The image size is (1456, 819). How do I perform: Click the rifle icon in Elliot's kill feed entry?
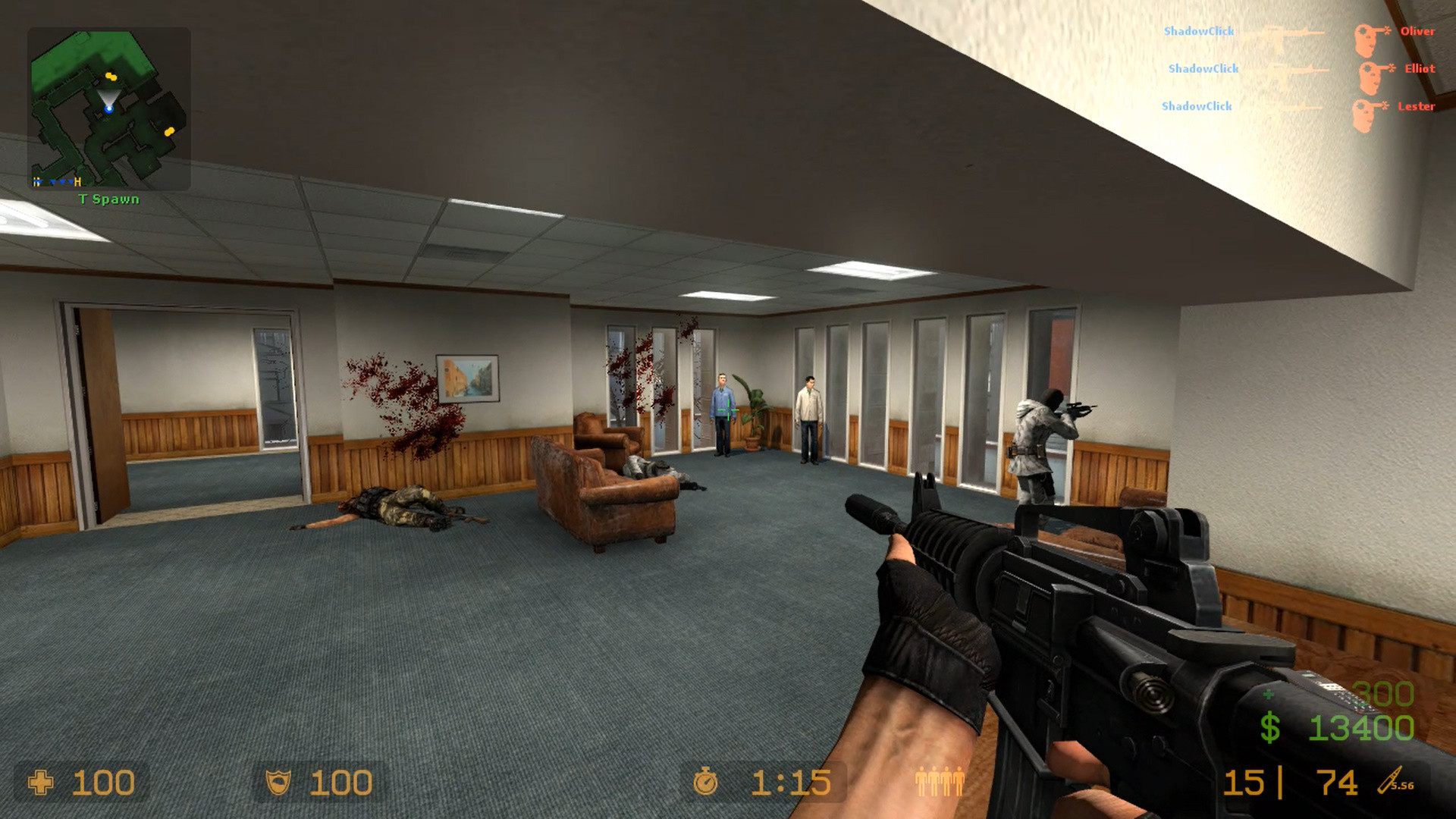pos(1298,70)
